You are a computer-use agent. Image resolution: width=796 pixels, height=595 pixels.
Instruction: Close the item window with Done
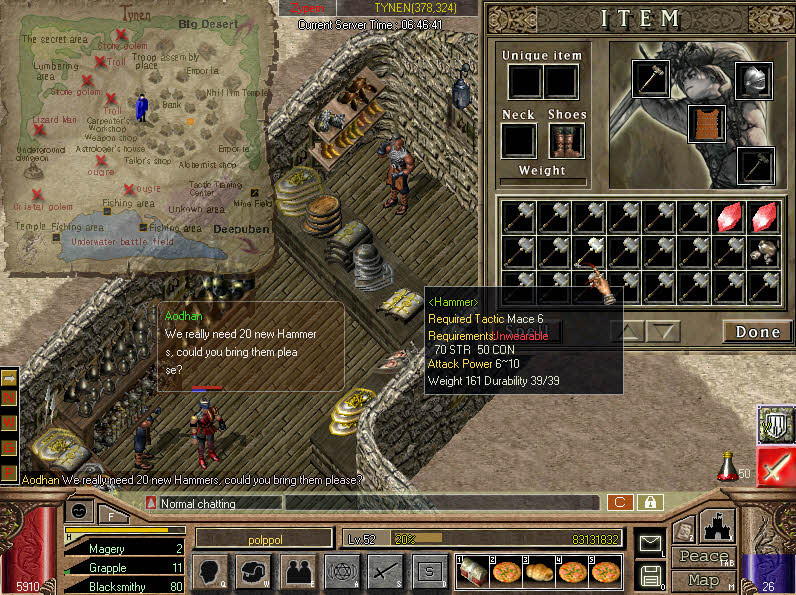pos(757,332)
